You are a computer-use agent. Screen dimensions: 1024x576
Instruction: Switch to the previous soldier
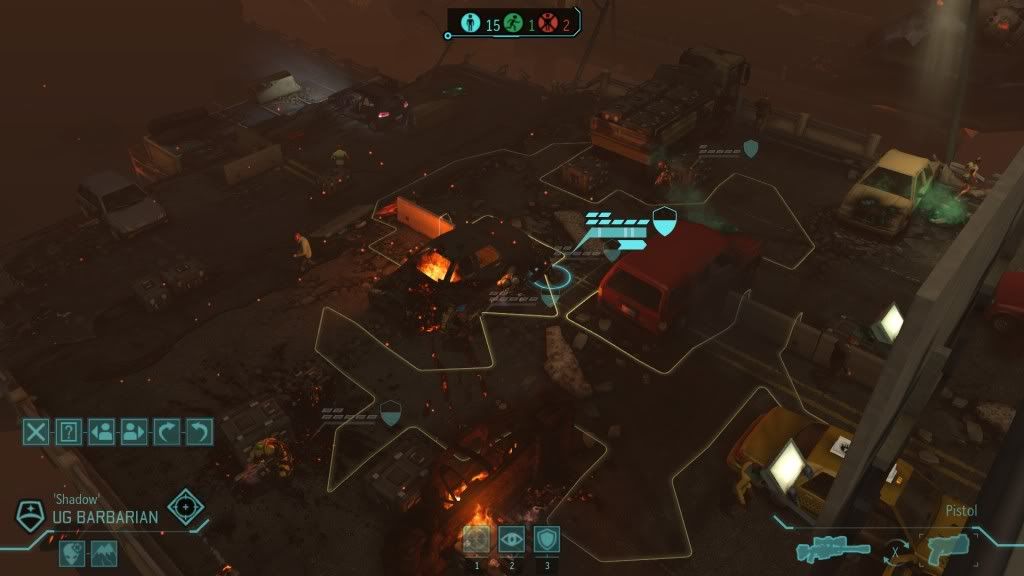[x=101, y=432]
